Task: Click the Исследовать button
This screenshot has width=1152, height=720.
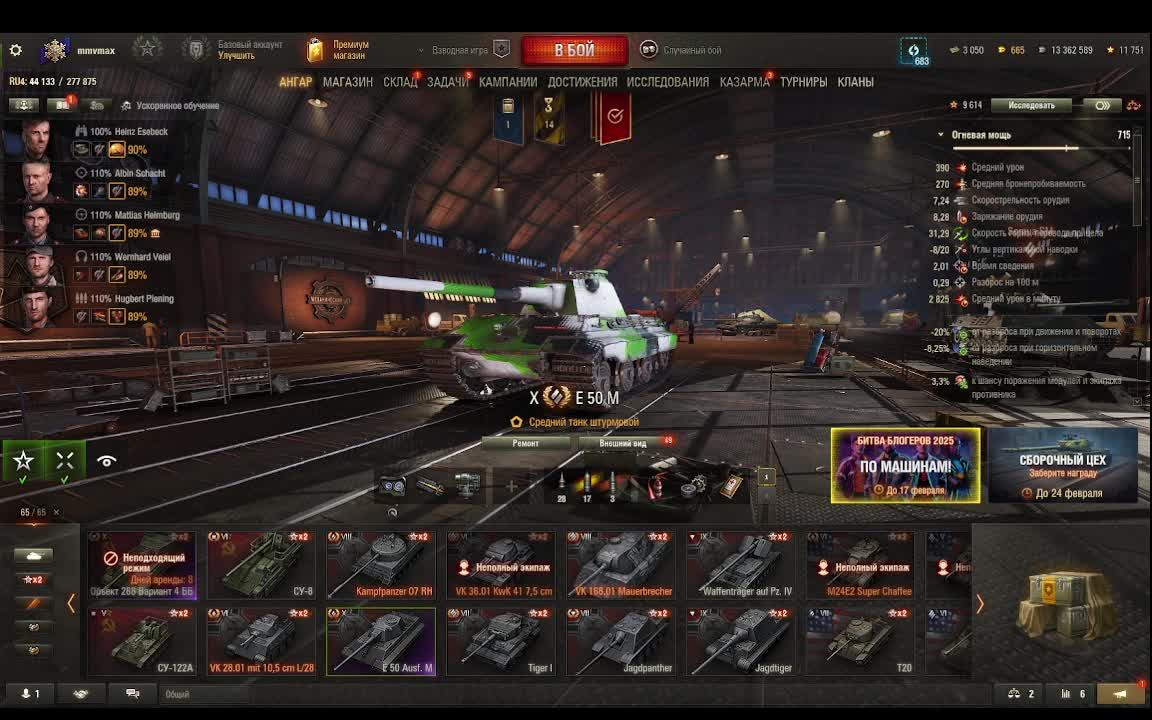Action: click(x=1031, y=105)
